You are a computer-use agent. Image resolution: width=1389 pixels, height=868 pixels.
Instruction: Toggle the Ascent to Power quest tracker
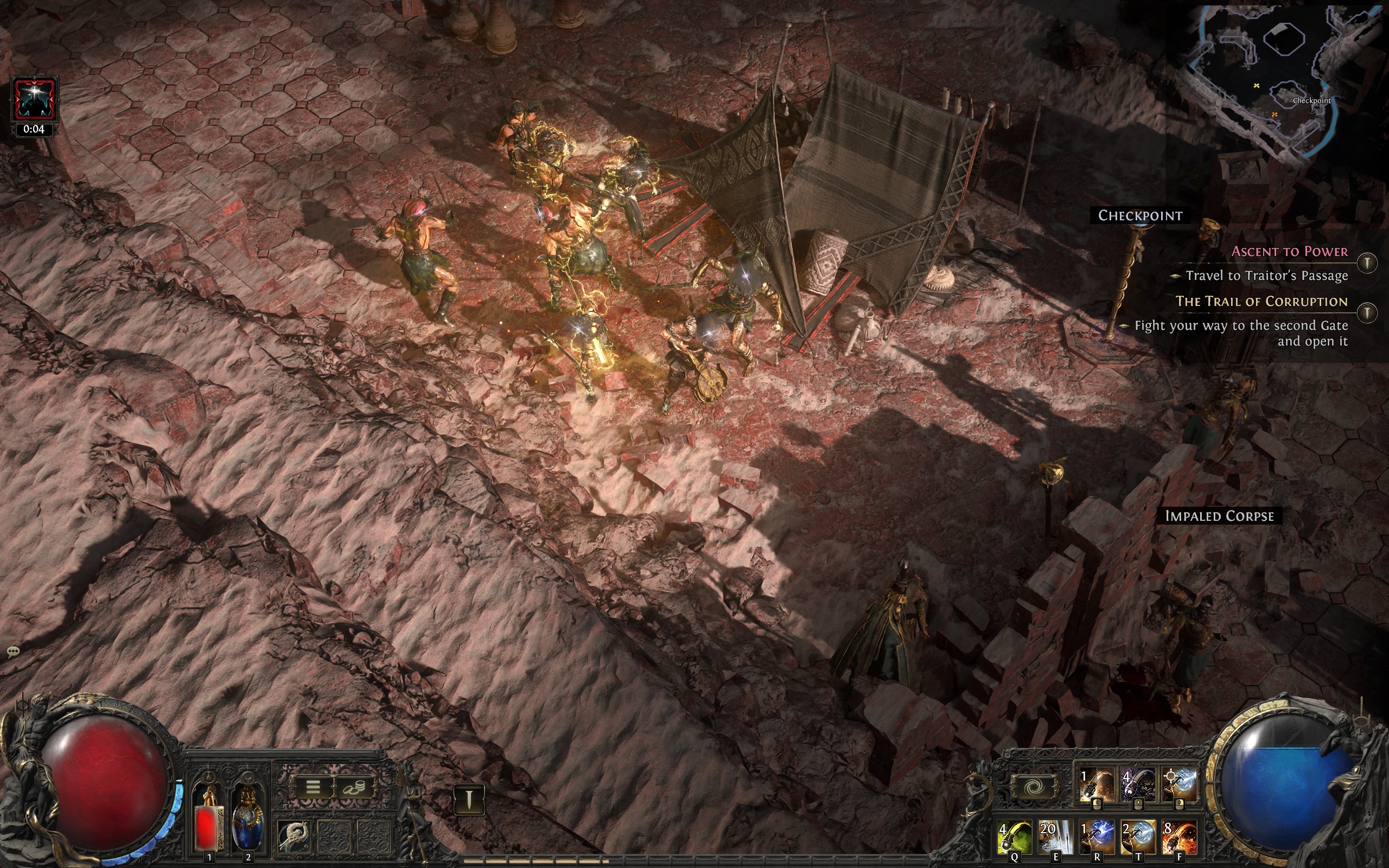tap(1368, 263)
